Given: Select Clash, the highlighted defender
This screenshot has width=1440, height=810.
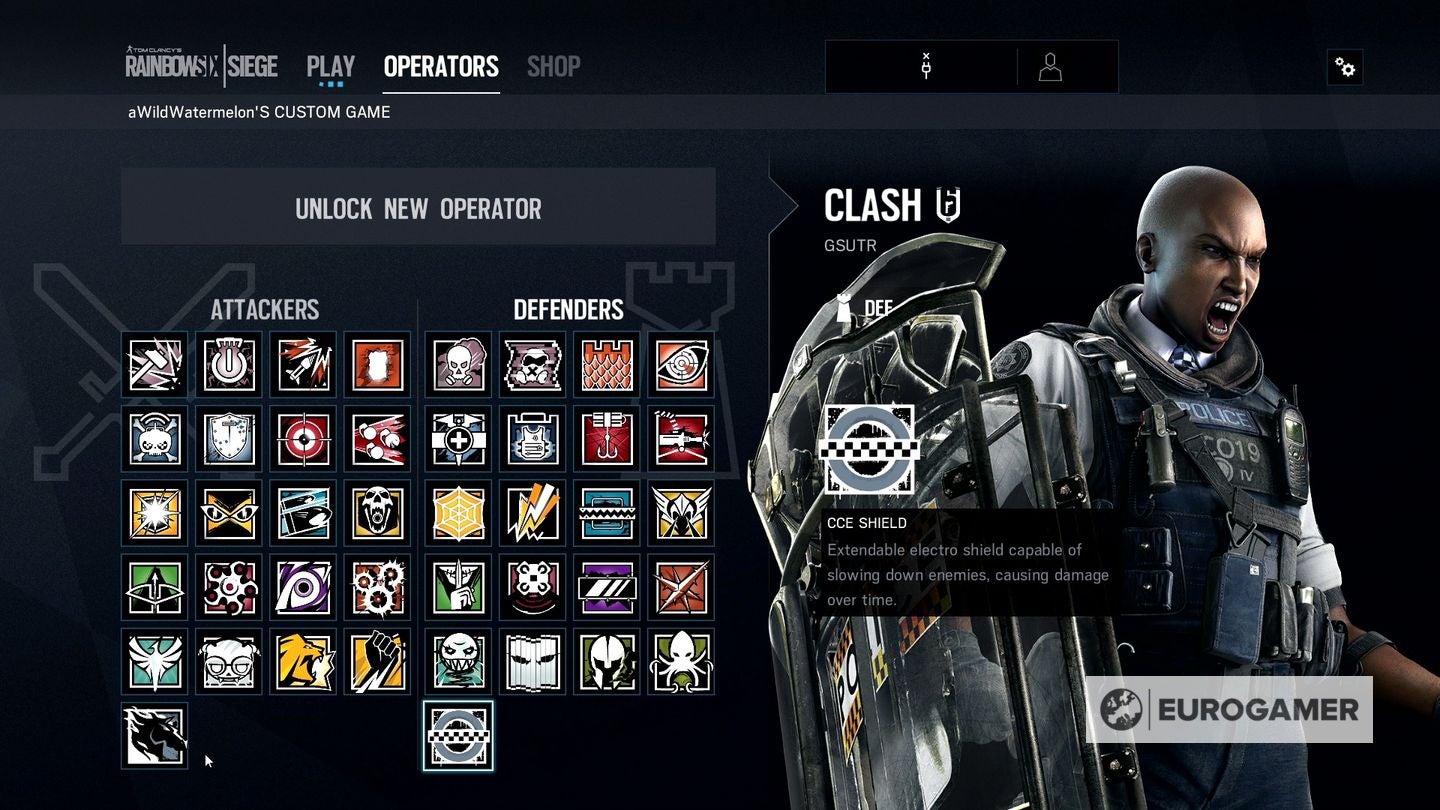Looking at the screenshot, I should [458, 735].
